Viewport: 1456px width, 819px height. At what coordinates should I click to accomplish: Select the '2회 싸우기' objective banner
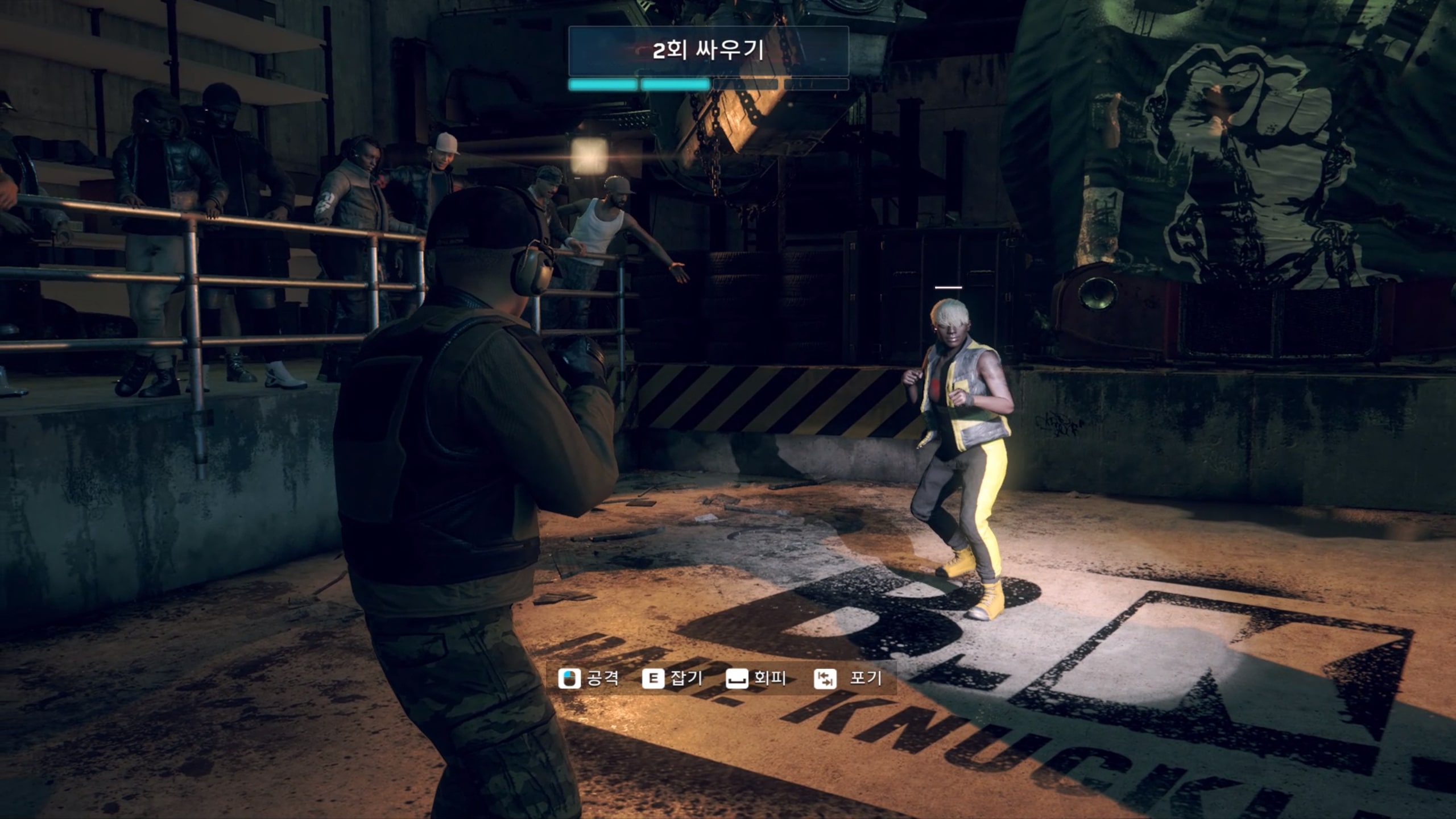tap(708, 51)
